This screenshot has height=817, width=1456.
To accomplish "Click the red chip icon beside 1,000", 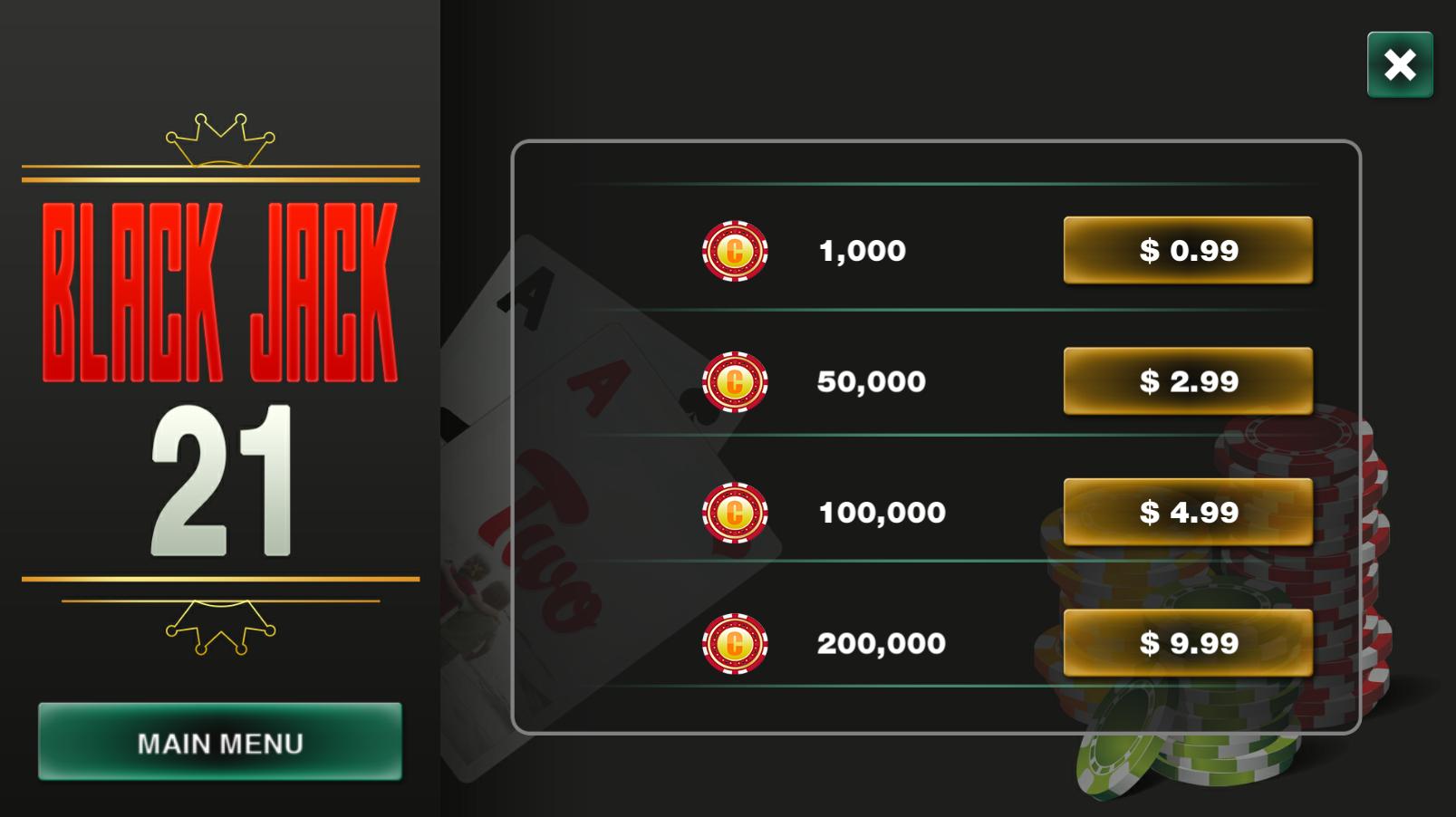I will [x=736, y=251].
